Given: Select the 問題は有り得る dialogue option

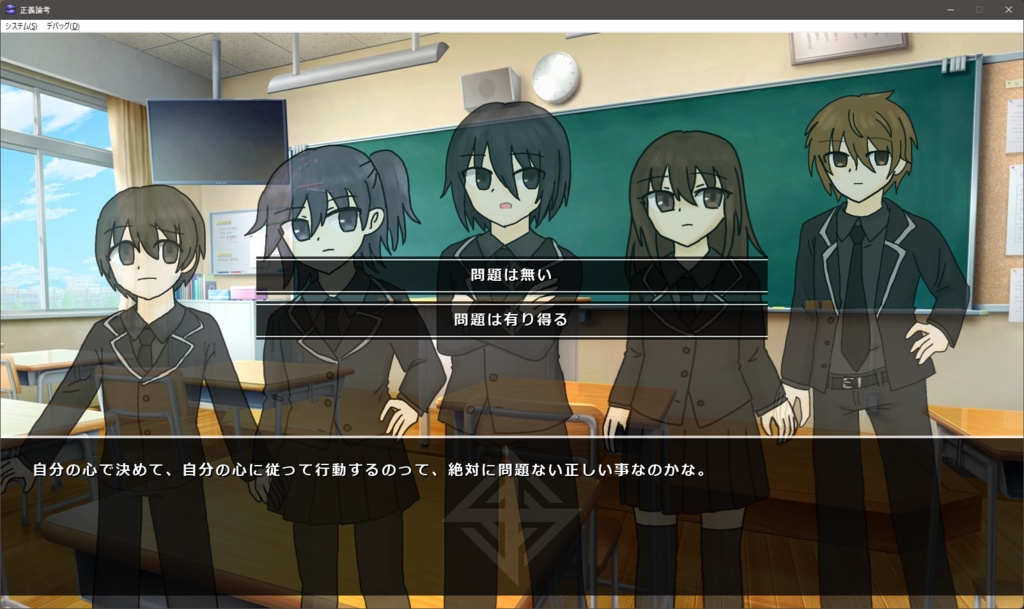Looking at the screenshot, I should (511, 320).
